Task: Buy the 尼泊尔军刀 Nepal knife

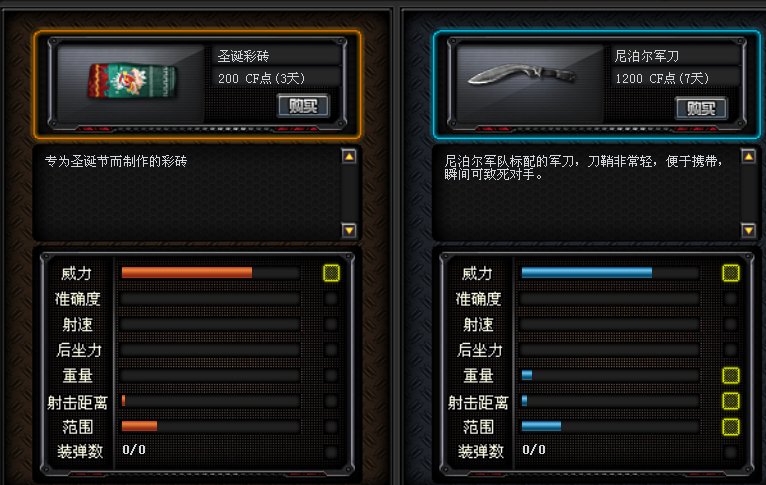Action: 700,108
